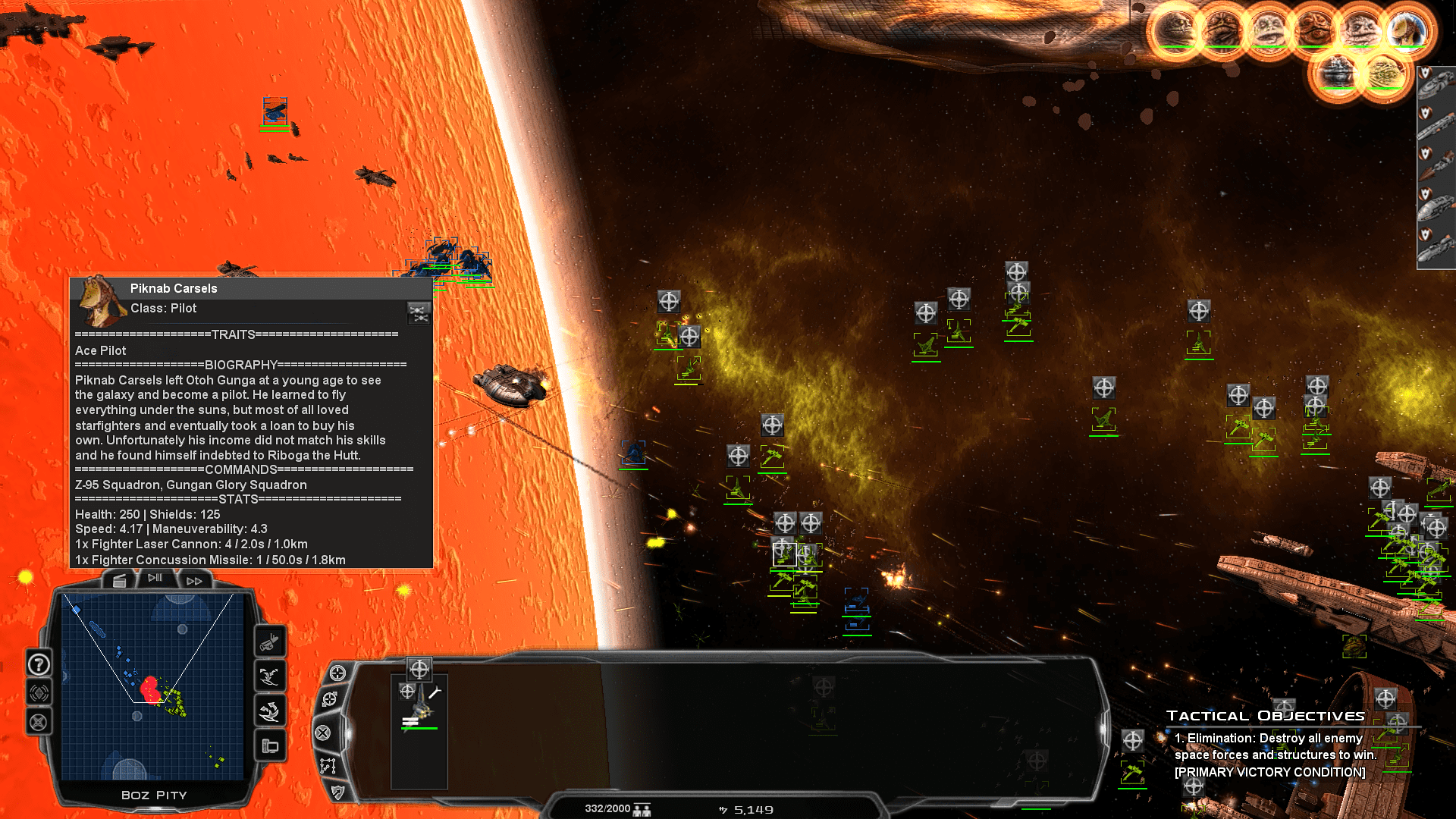
Task: Open help with the question mark button
Action: click(x=39, y=664)
